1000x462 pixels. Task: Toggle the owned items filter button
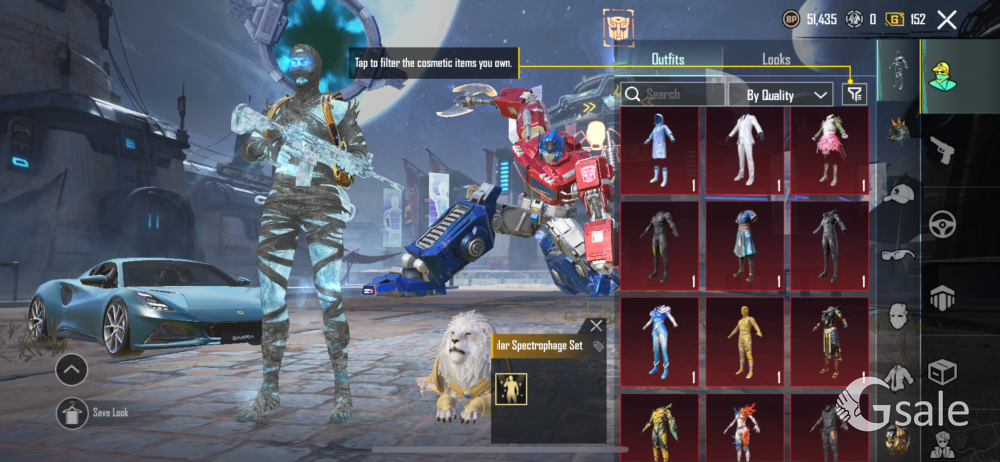pos(854,94)
